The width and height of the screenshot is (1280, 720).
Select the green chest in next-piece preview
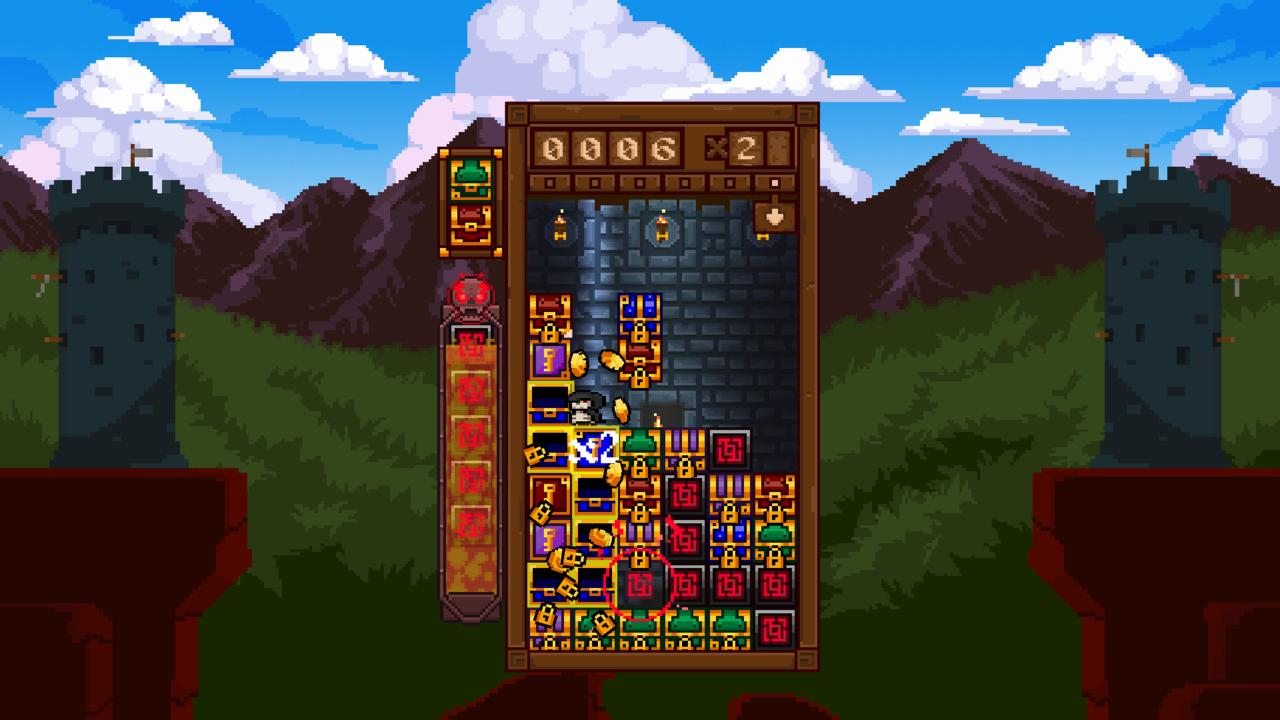469,177
